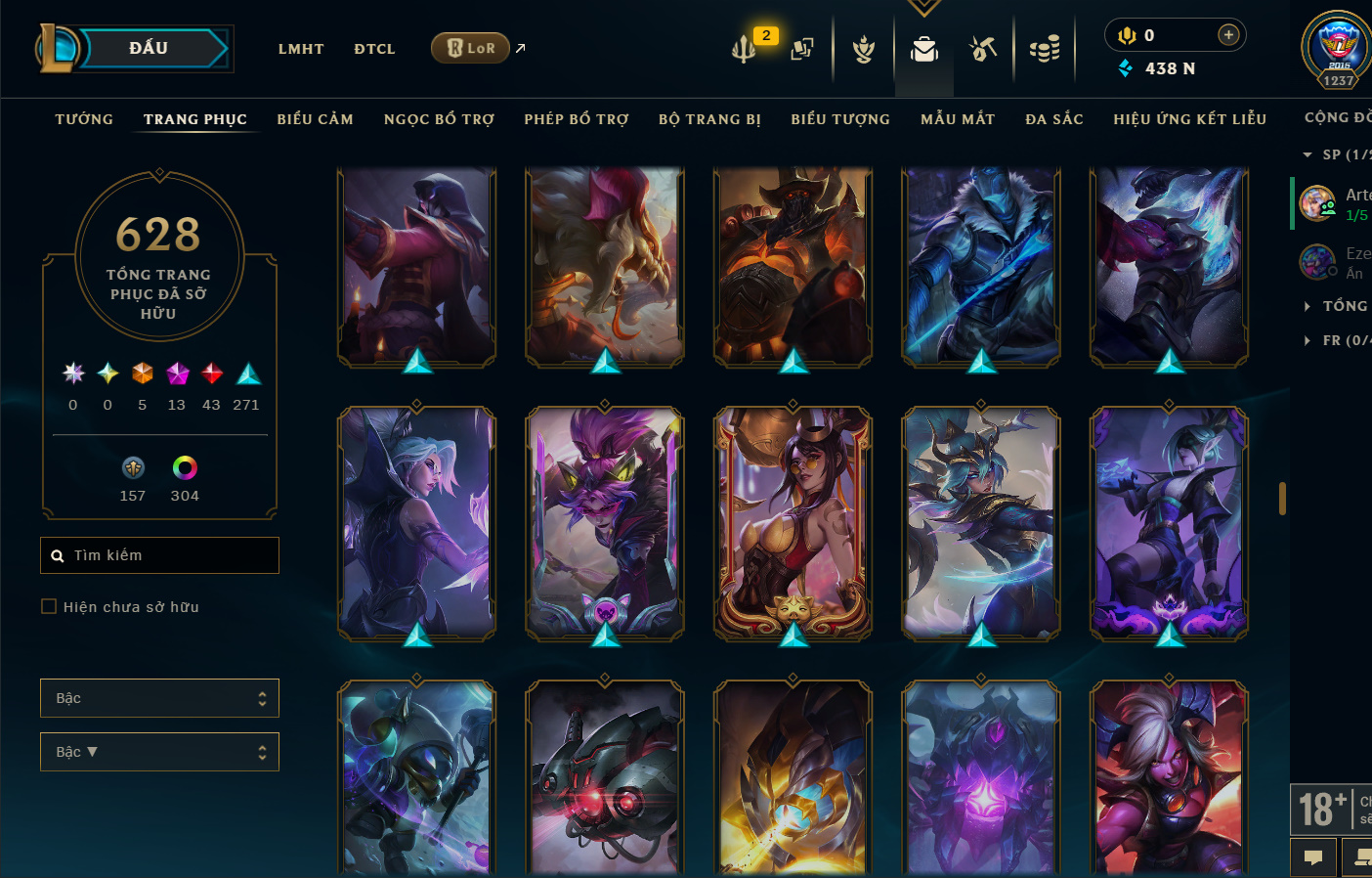1372x878 pixels.
Task: Click the ĐẤU play button
Action: coord(150,48)
